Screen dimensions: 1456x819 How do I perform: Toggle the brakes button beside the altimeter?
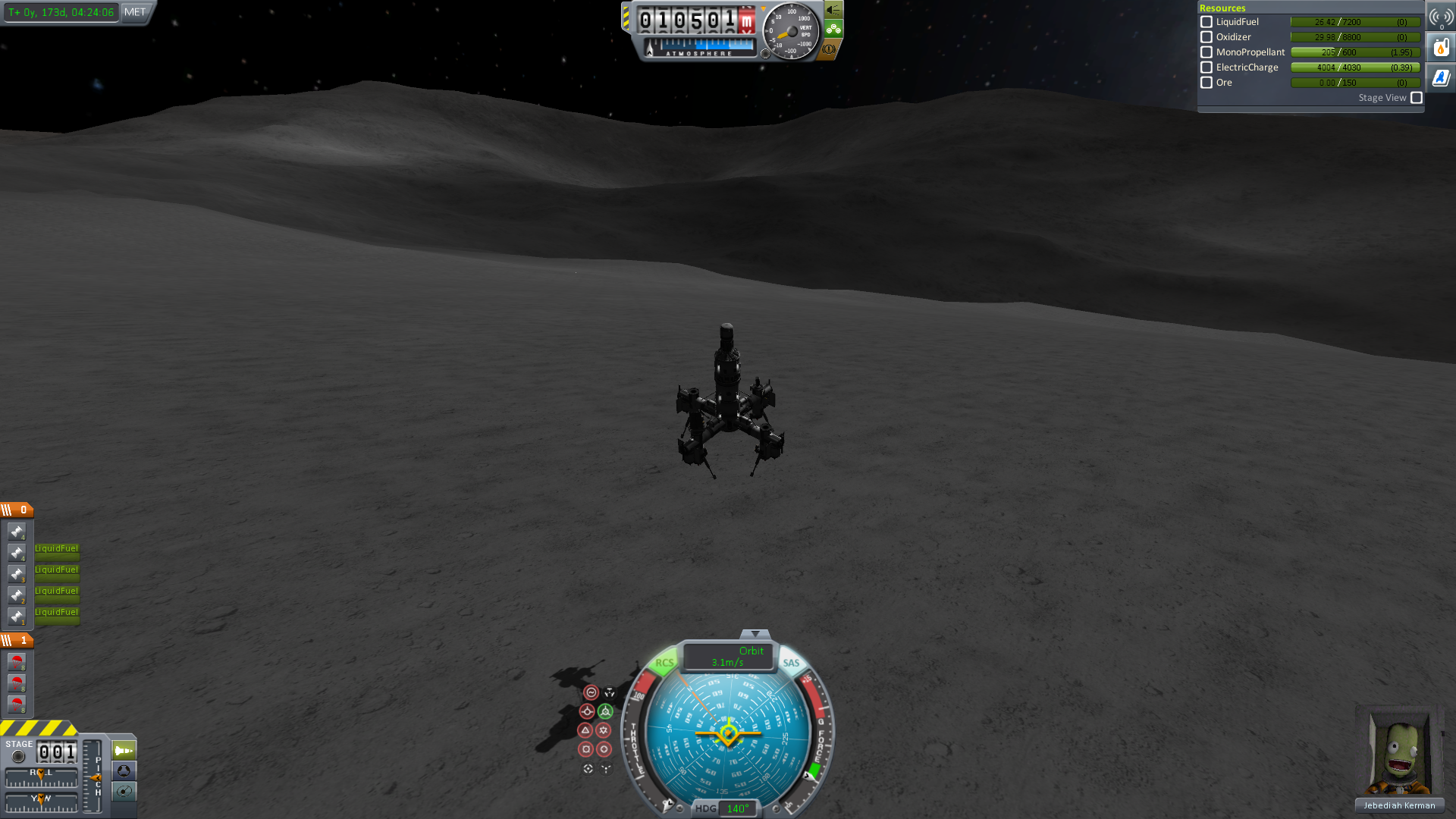[x=829, y=49]
